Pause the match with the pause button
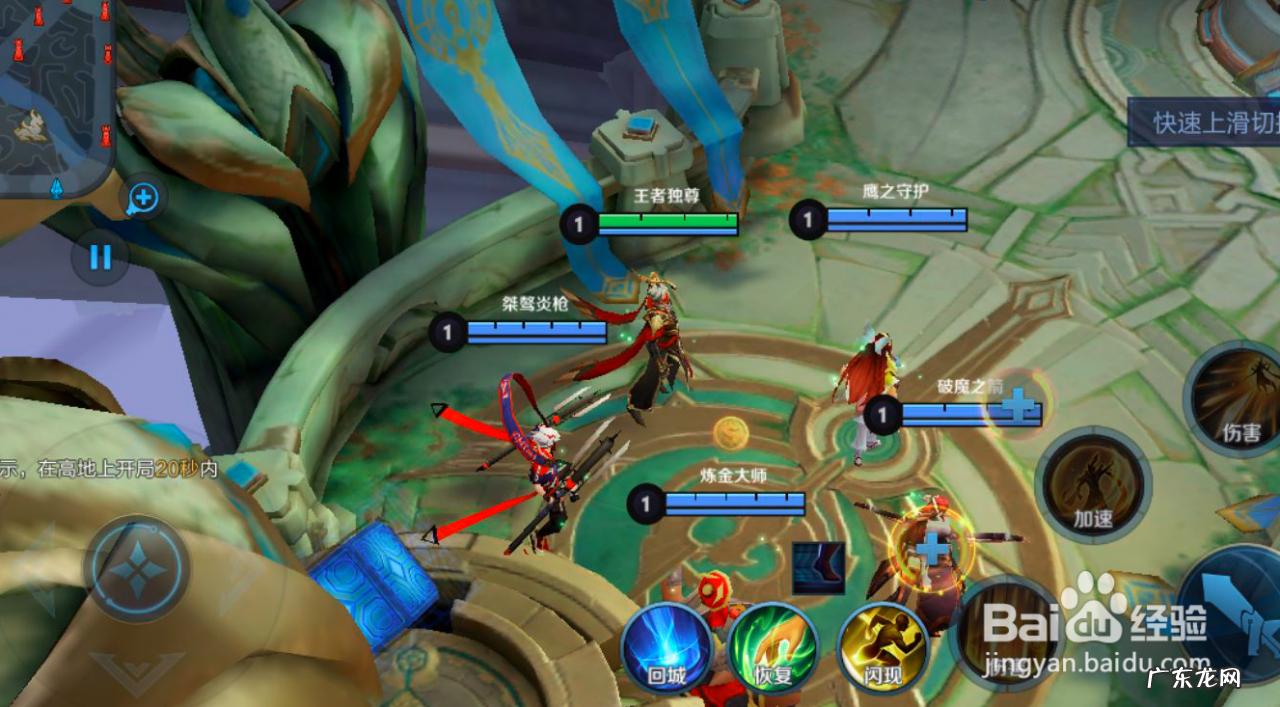1280x707 pixels. pos(100,257)
